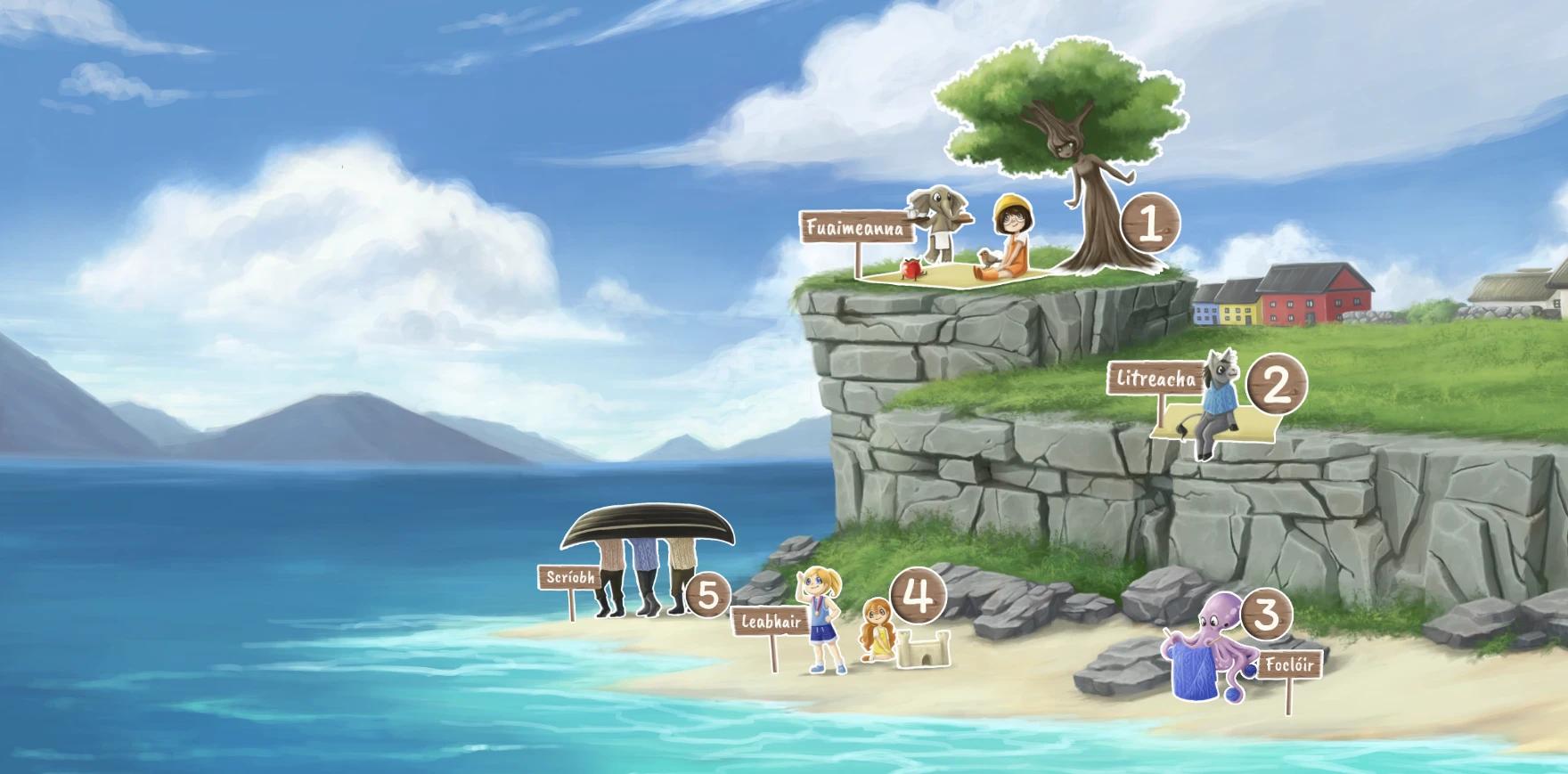Viewport: 1568px width, 774px height.
Task: Select the number 1 wooden badge
Action: click(1149, 225)
